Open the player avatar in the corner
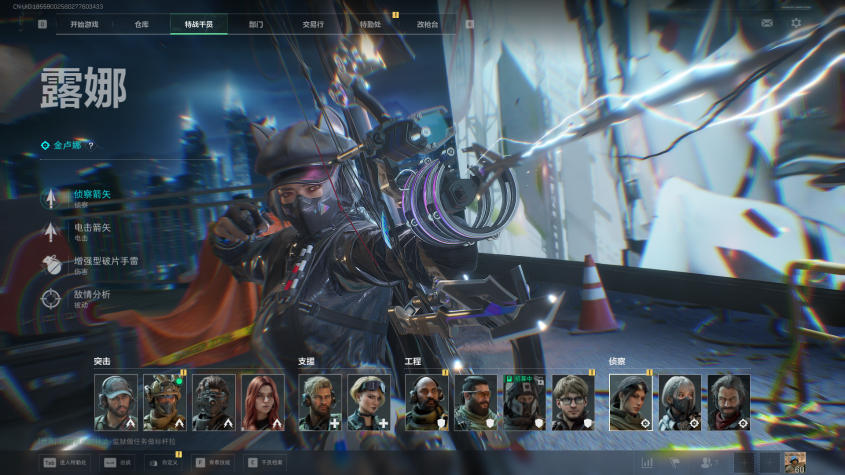The width and height of the screenshot is (845, 475). [x=795, y=462]
